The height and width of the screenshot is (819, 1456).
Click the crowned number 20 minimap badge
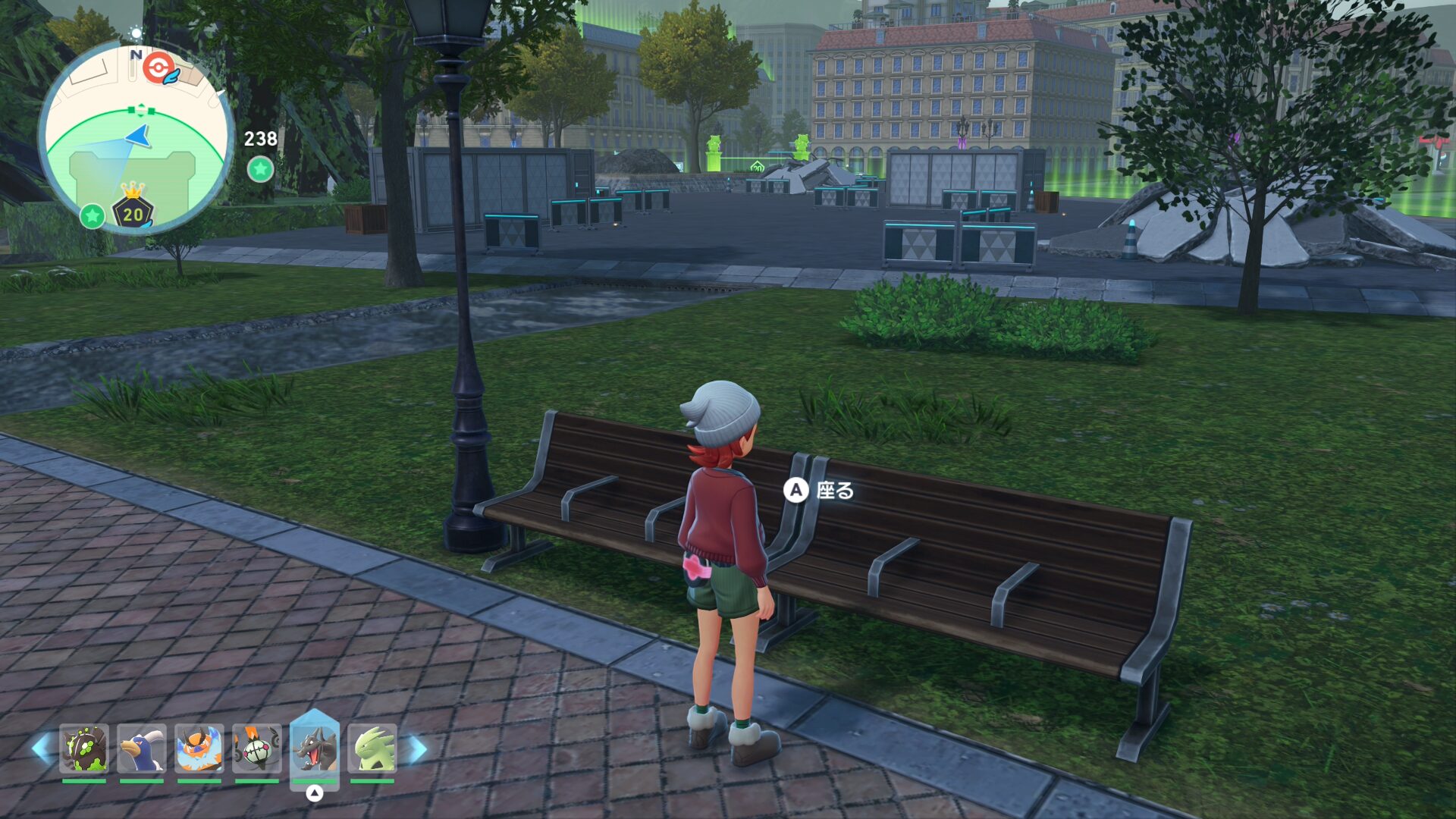pos(133,208)
